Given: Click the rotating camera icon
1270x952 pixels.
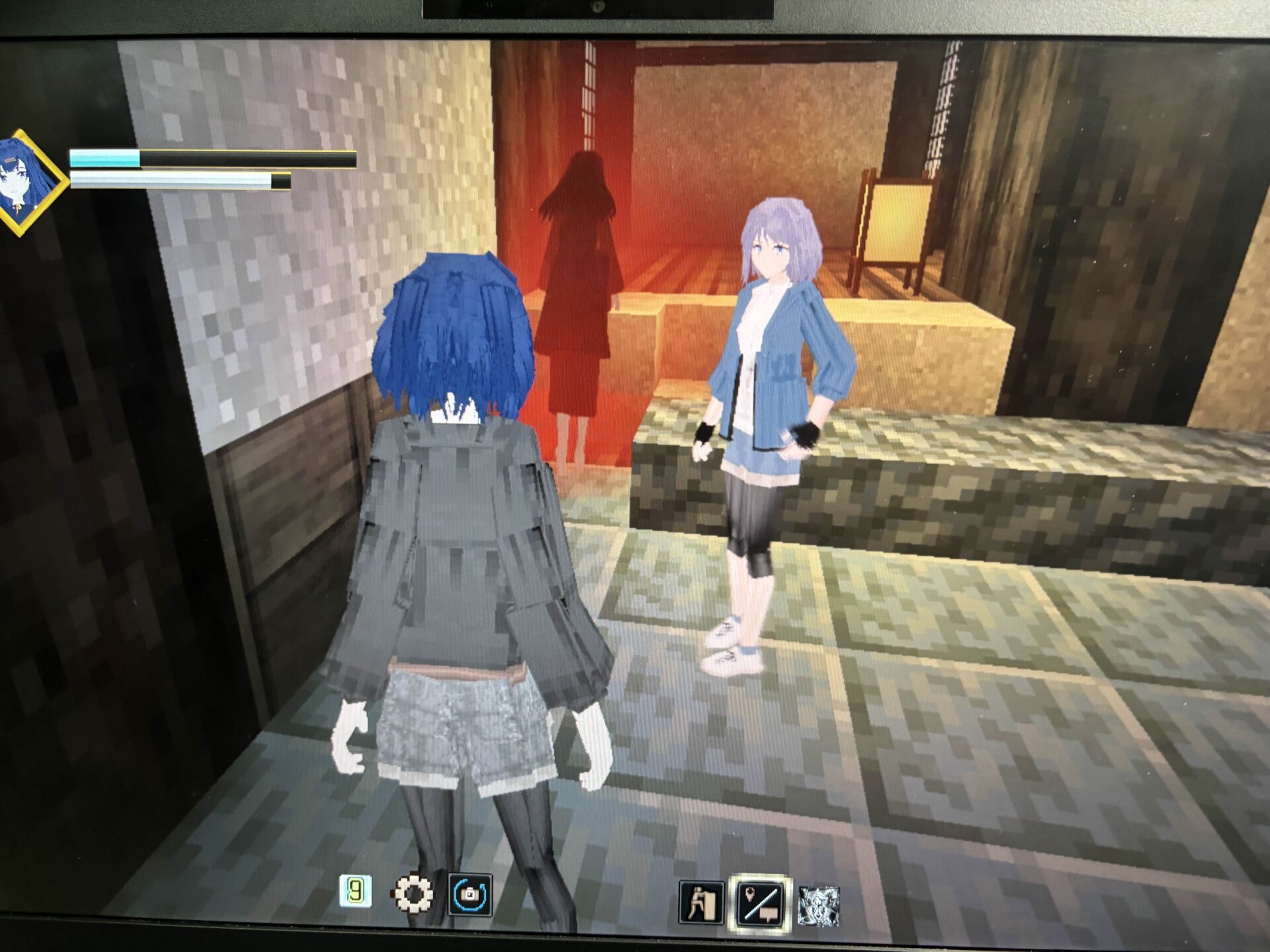Looking at the screenshot, I should (470, 895).
